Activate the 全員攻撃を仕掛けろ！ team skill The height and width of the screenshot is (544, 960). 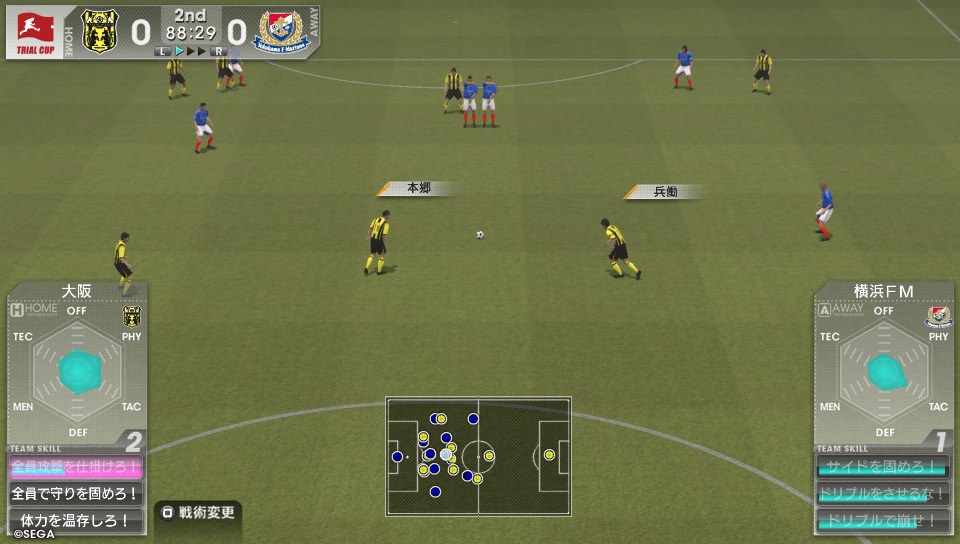click(x=76, y=467)
